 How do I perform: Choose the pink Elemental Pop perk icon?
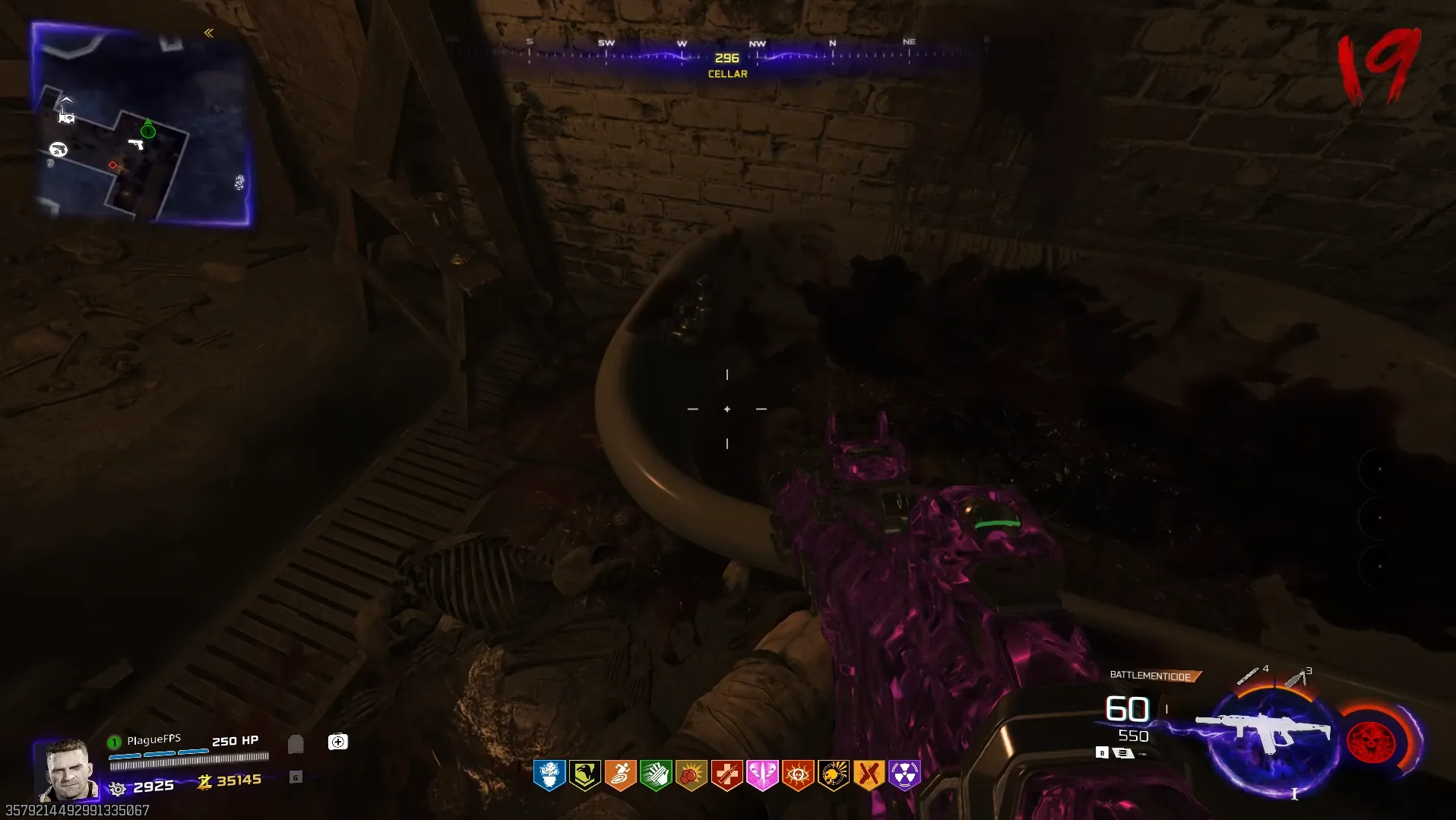point(762,775)
